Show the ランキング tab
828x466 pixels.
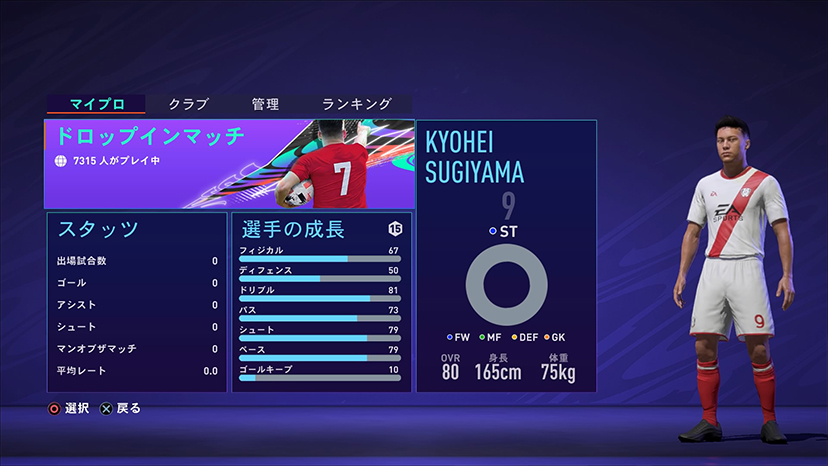[x=356, y=104]
